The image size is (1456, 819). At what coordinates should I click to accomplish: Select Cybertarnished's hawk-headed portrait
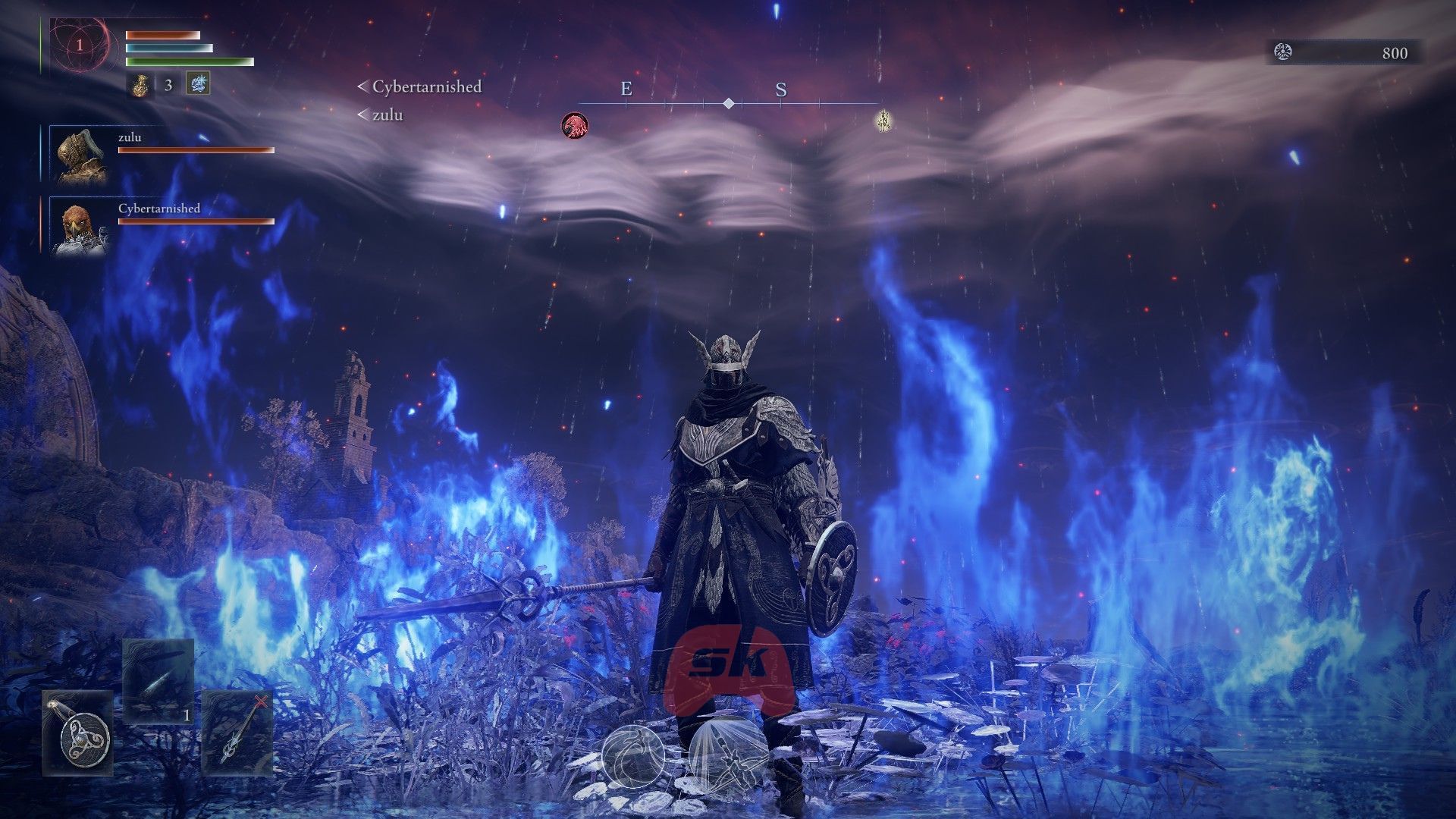point(80,227)
